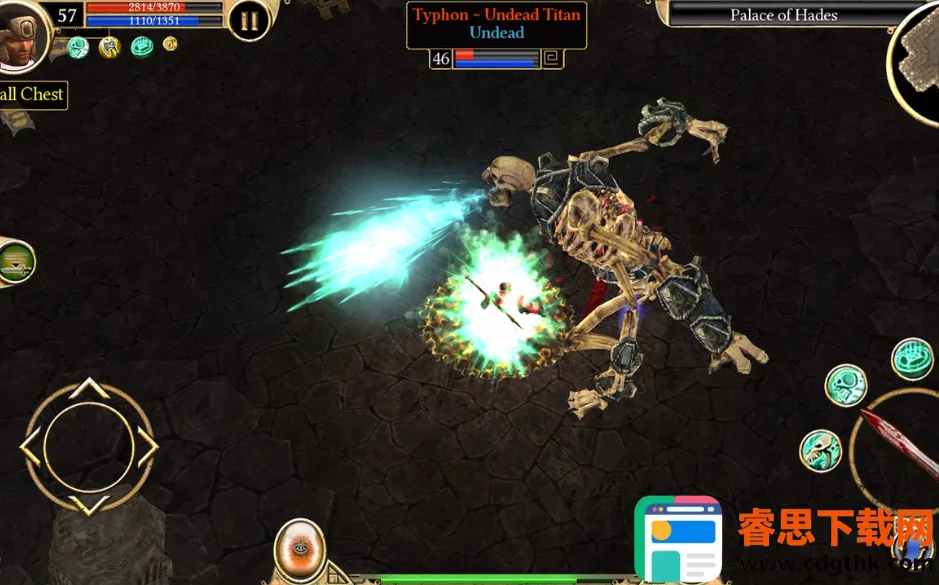This screenshot has height=585, width=939.
Task: Cast the green beast skull skill
Action: (x=821, y=450)
